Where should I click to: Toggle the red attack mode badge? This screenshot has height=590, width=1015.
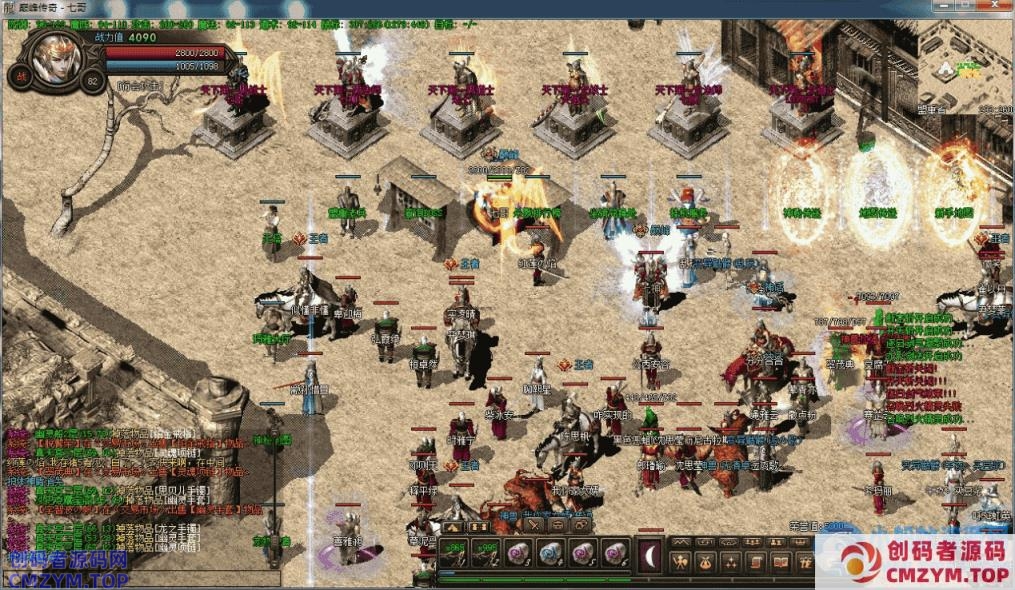pos(21,76)
